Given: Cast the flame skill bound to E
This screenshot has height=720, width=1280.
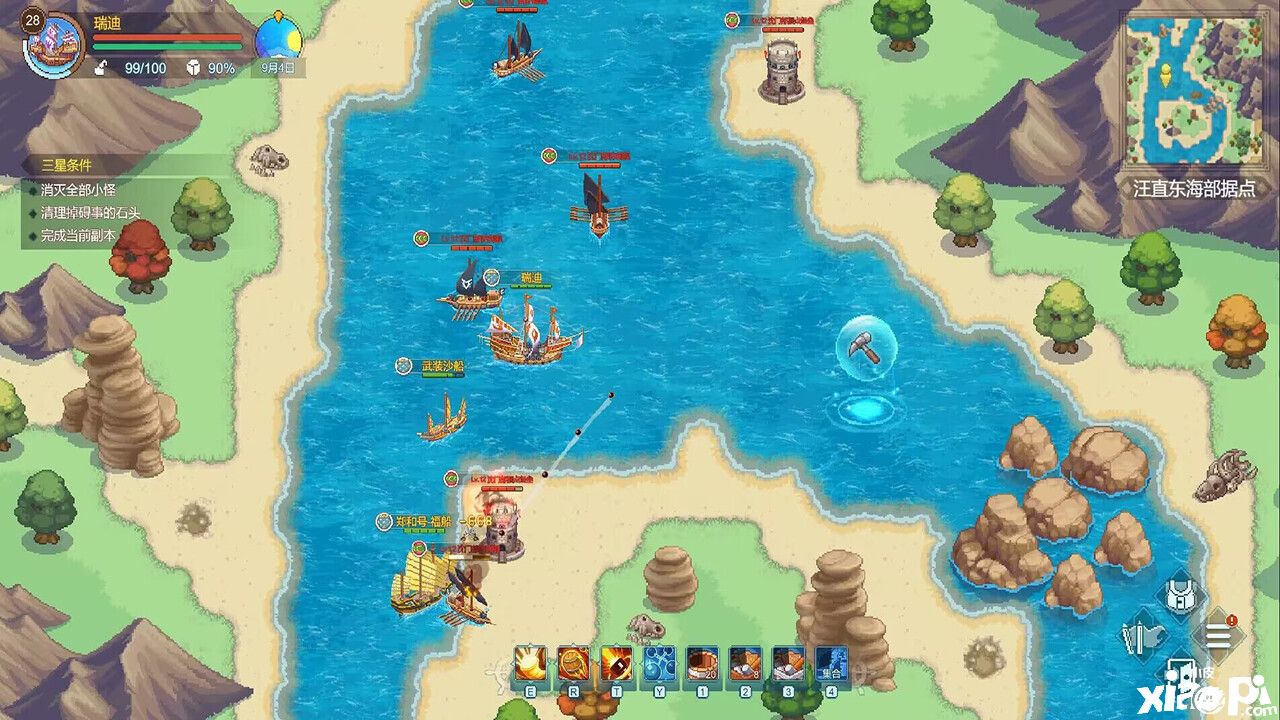Looking at the screenshot, I should 530,664.
